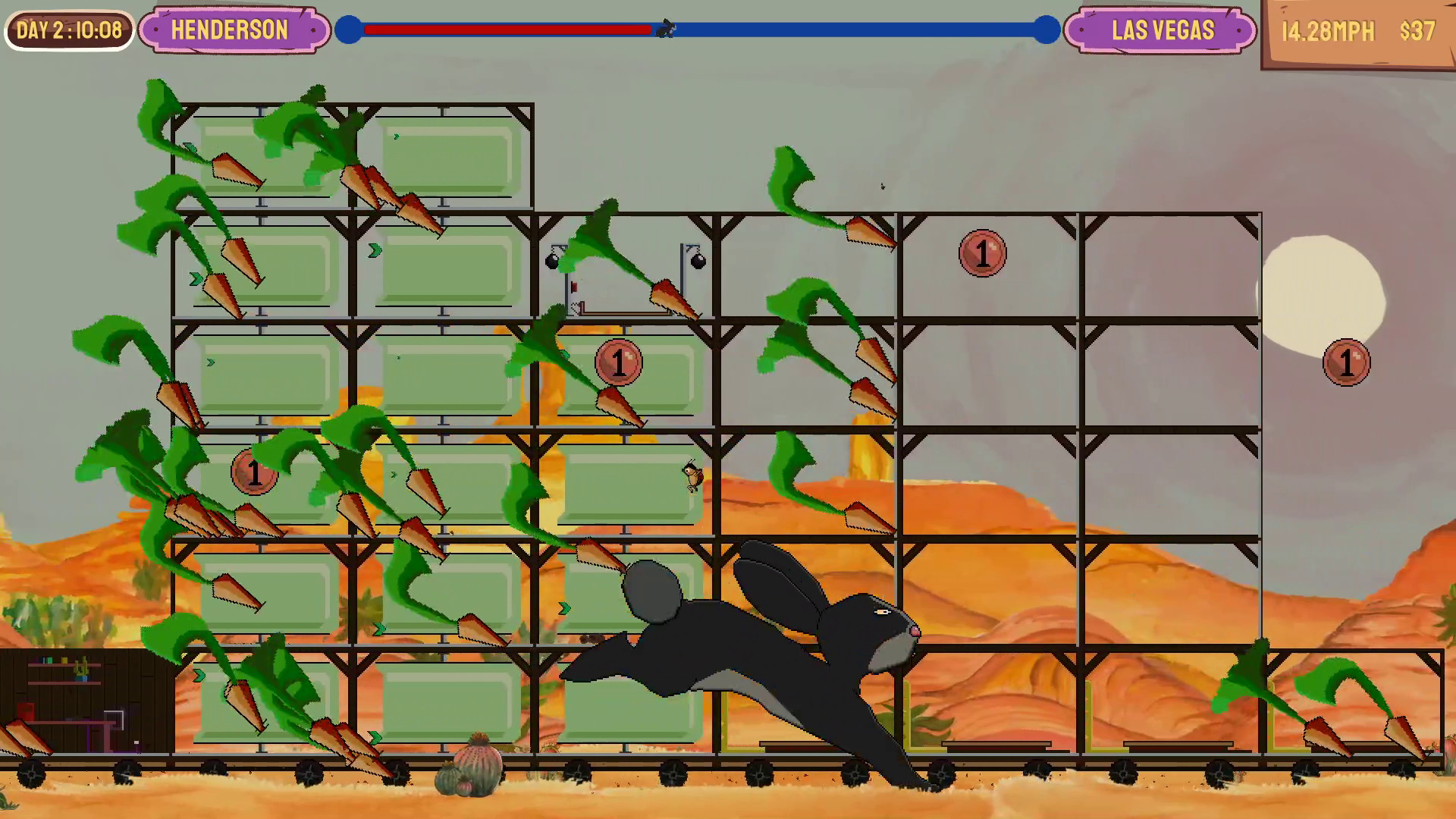Grab the coin next to the carrot stack

point(619,362)
